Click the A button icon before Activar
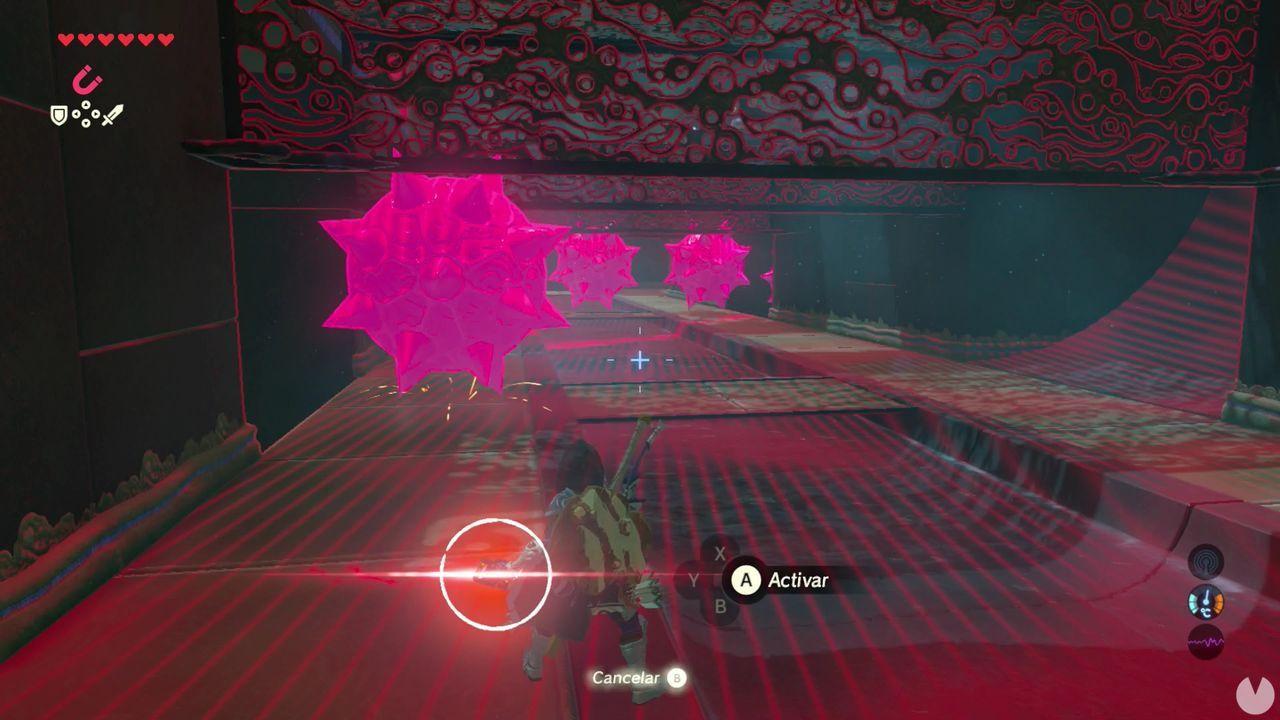This screenshot has height=720, width=1280. [746, 578]
